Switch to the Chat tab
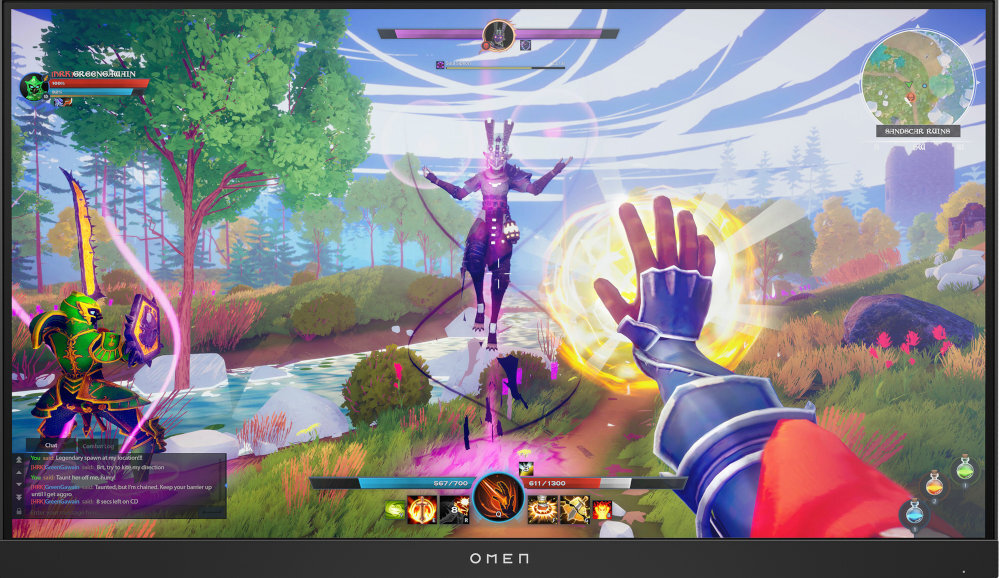Viewport: 1000px width, 578px height. click(51, 446)
